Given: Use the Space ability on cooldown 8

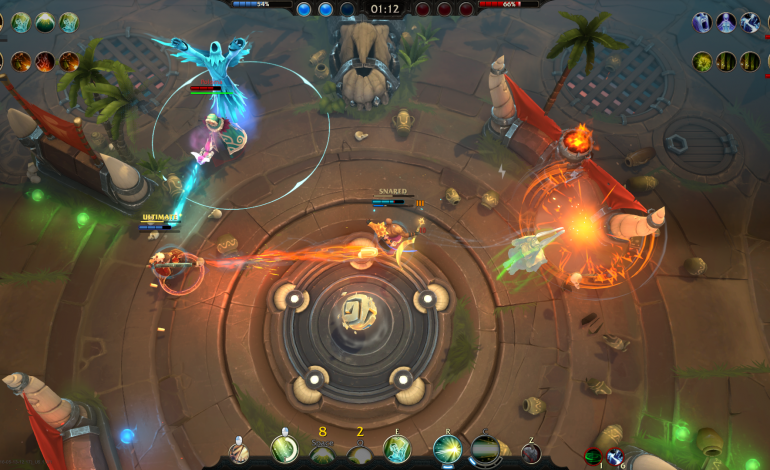Looking at the screenshot, I should [x=322, y=454].
